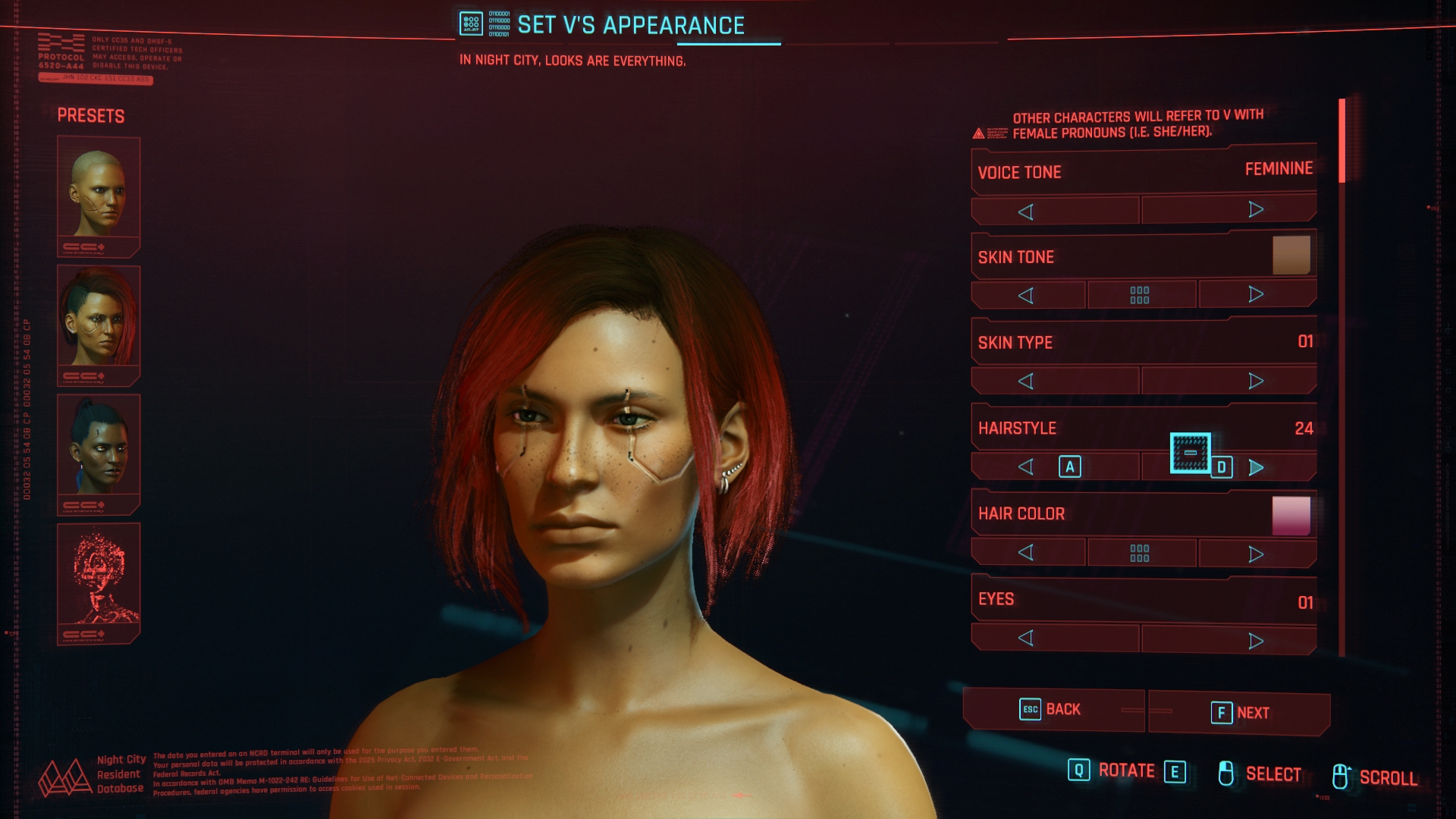Cycle Hair Color left

point(1026,552)
